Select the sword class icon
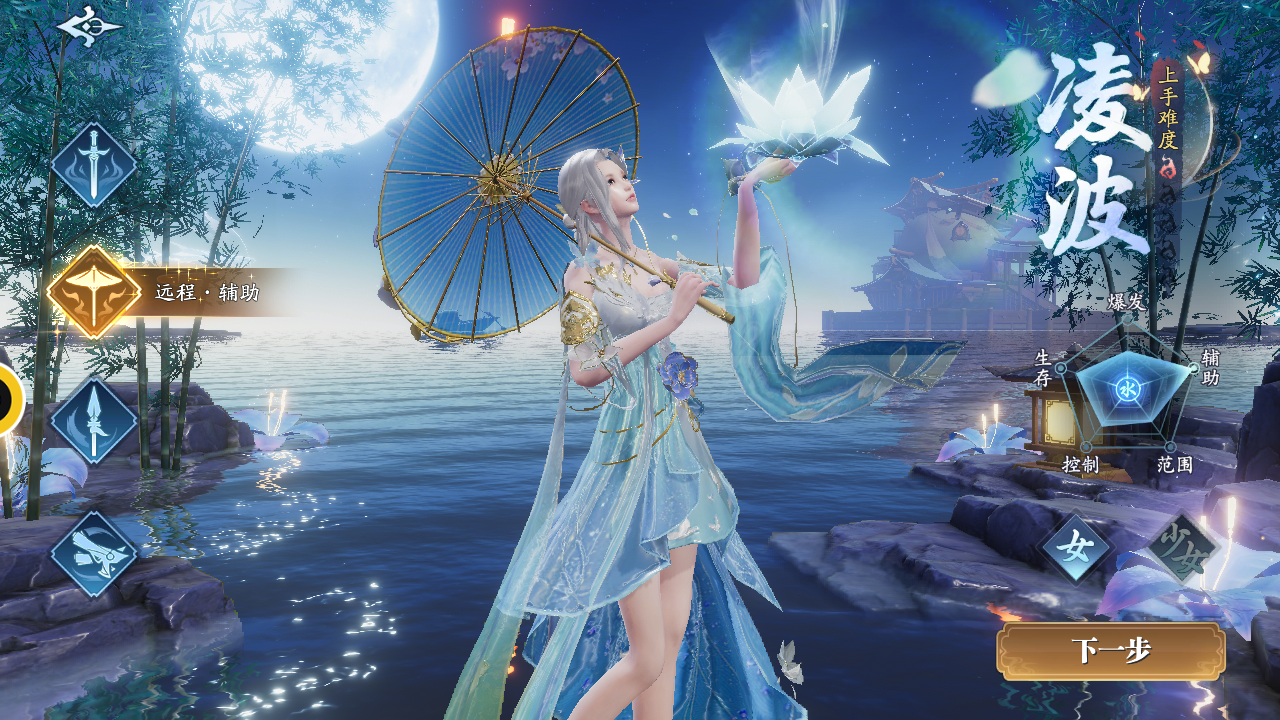 [x=94, y=165]
